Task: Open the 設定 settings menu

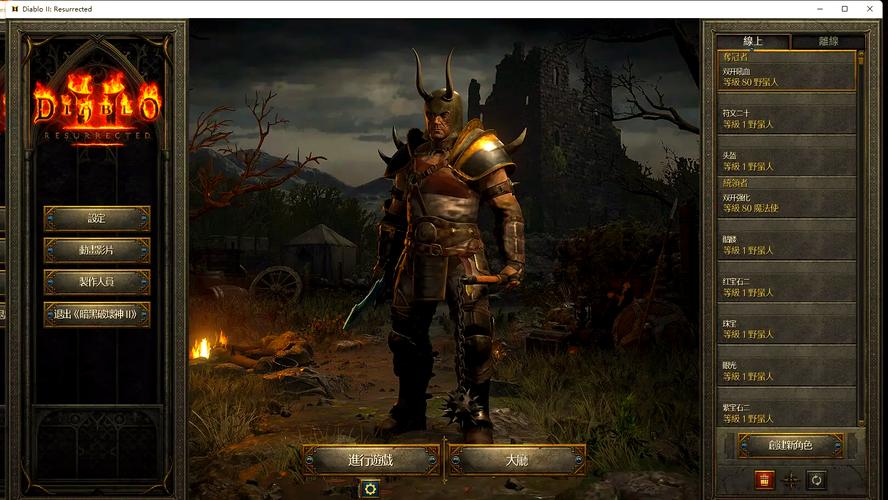Action: tap(97, 218)
